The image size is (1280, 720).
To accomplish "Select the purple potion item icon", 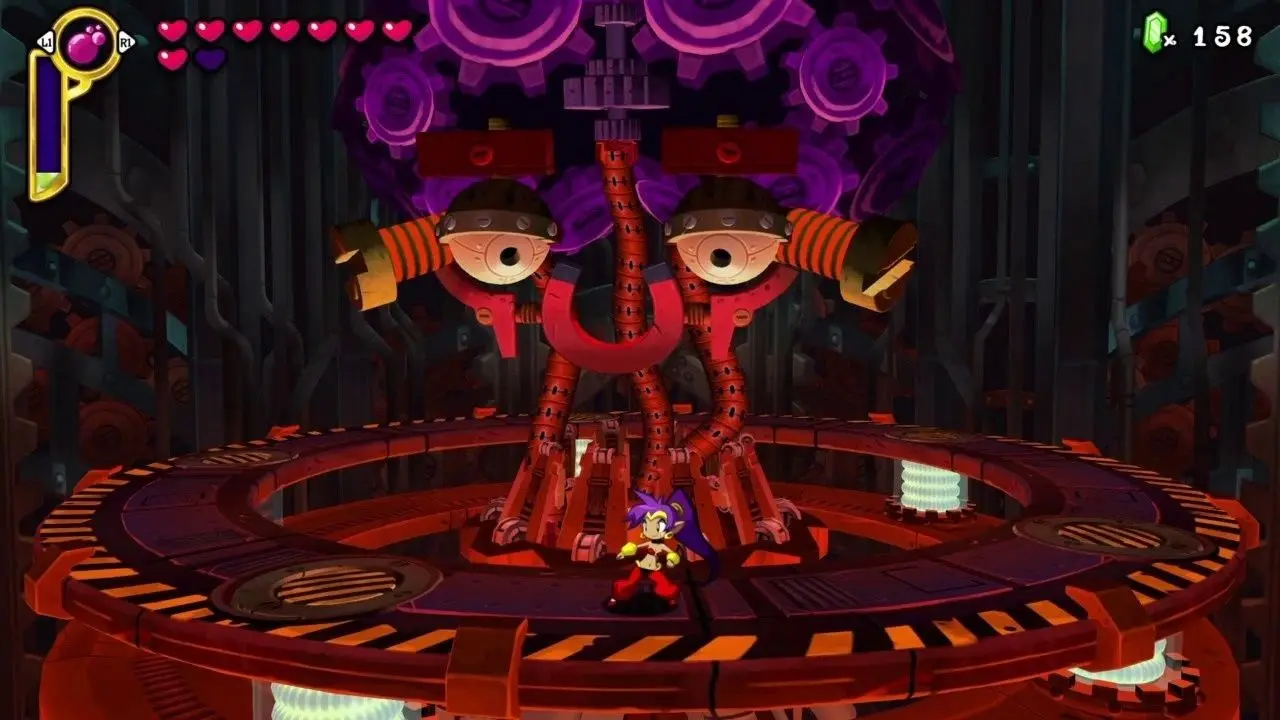I will pos(85,43).
